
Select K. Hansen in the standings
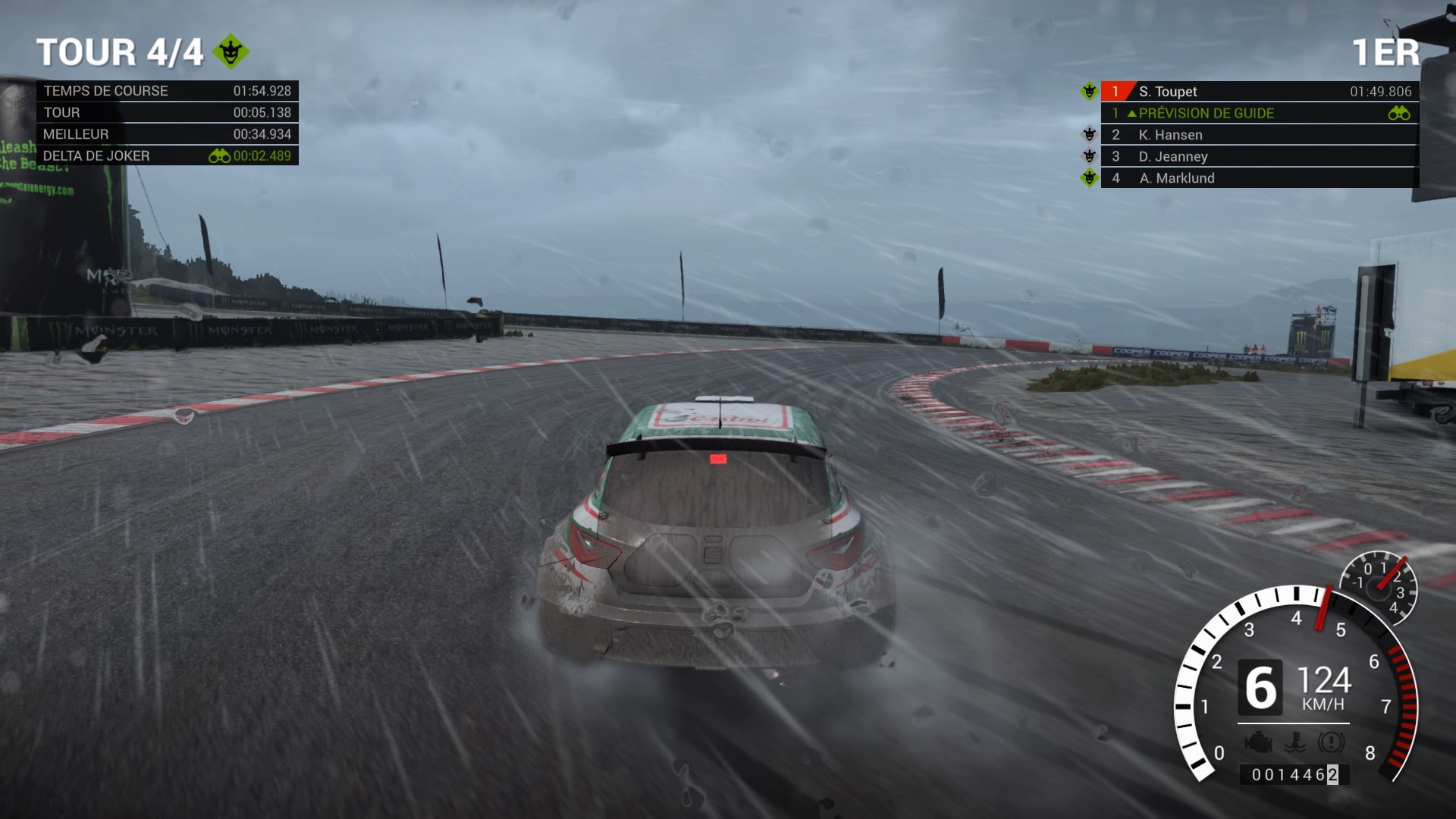point(1259,135)
